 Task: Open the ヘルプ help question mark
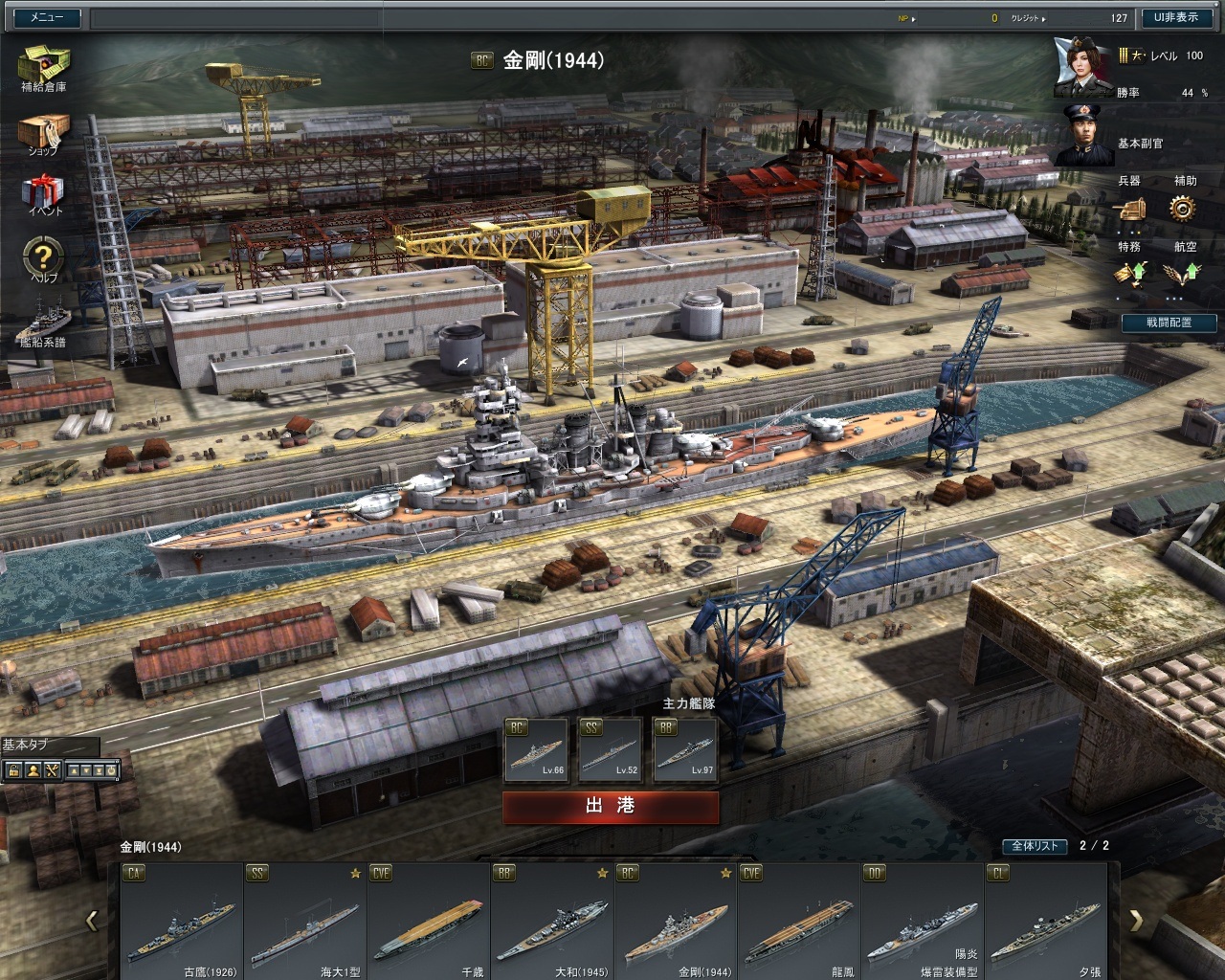click(44, 257)
